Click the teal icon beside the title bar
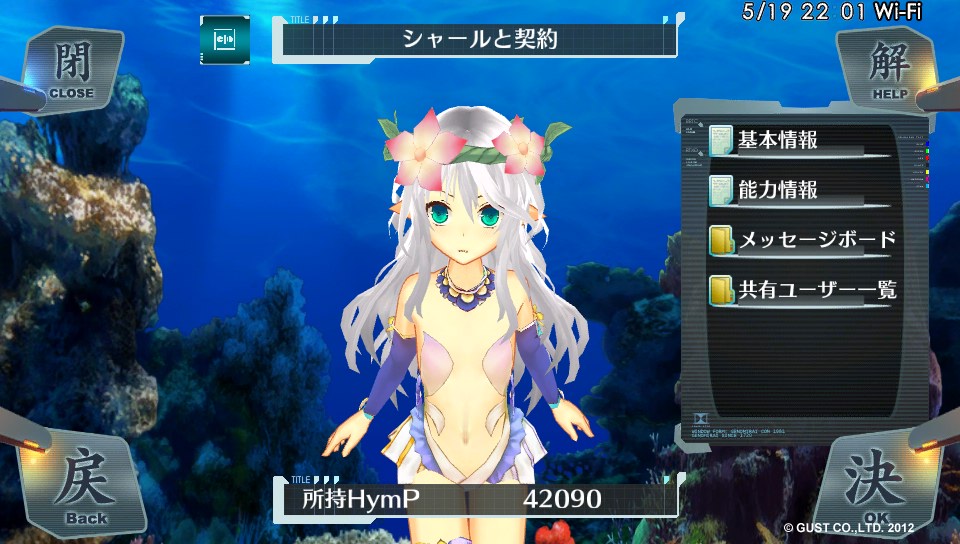This screenshot has height=544, width=960. (224, 41)
